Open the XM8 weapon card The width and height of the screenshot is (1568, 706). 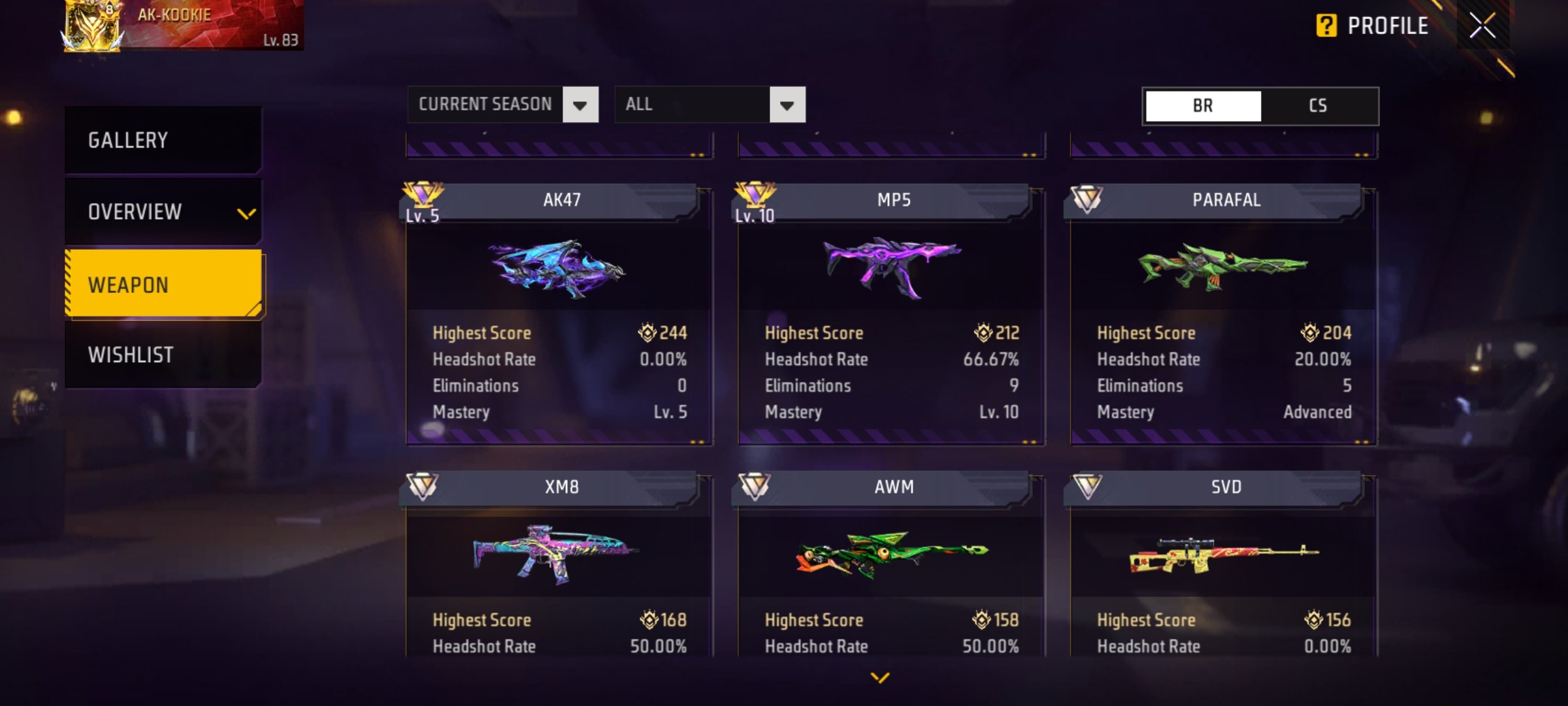[559, 562]
